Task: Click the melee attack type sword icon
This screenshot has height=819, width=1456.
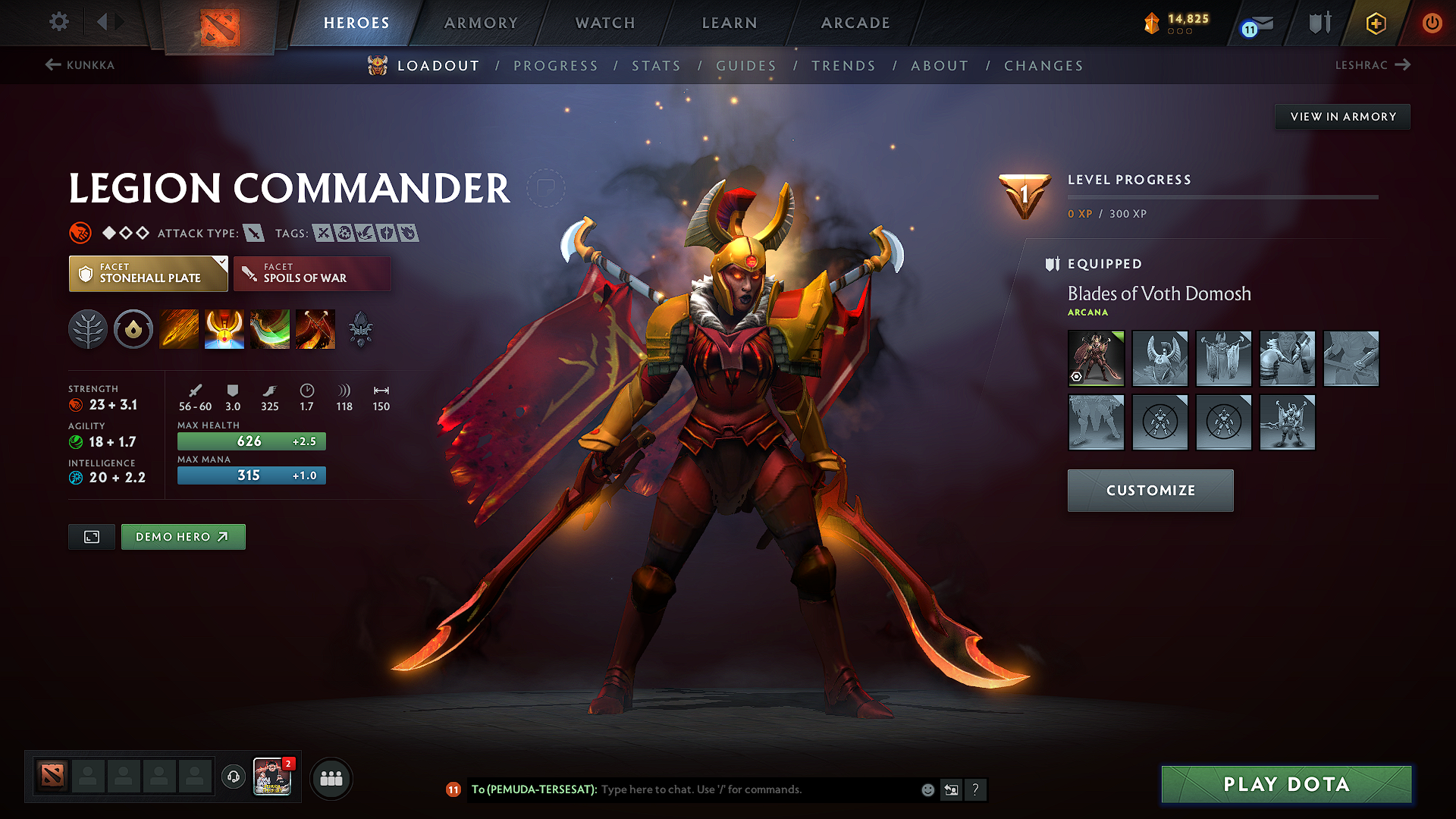Action: (x=256, y=233)
